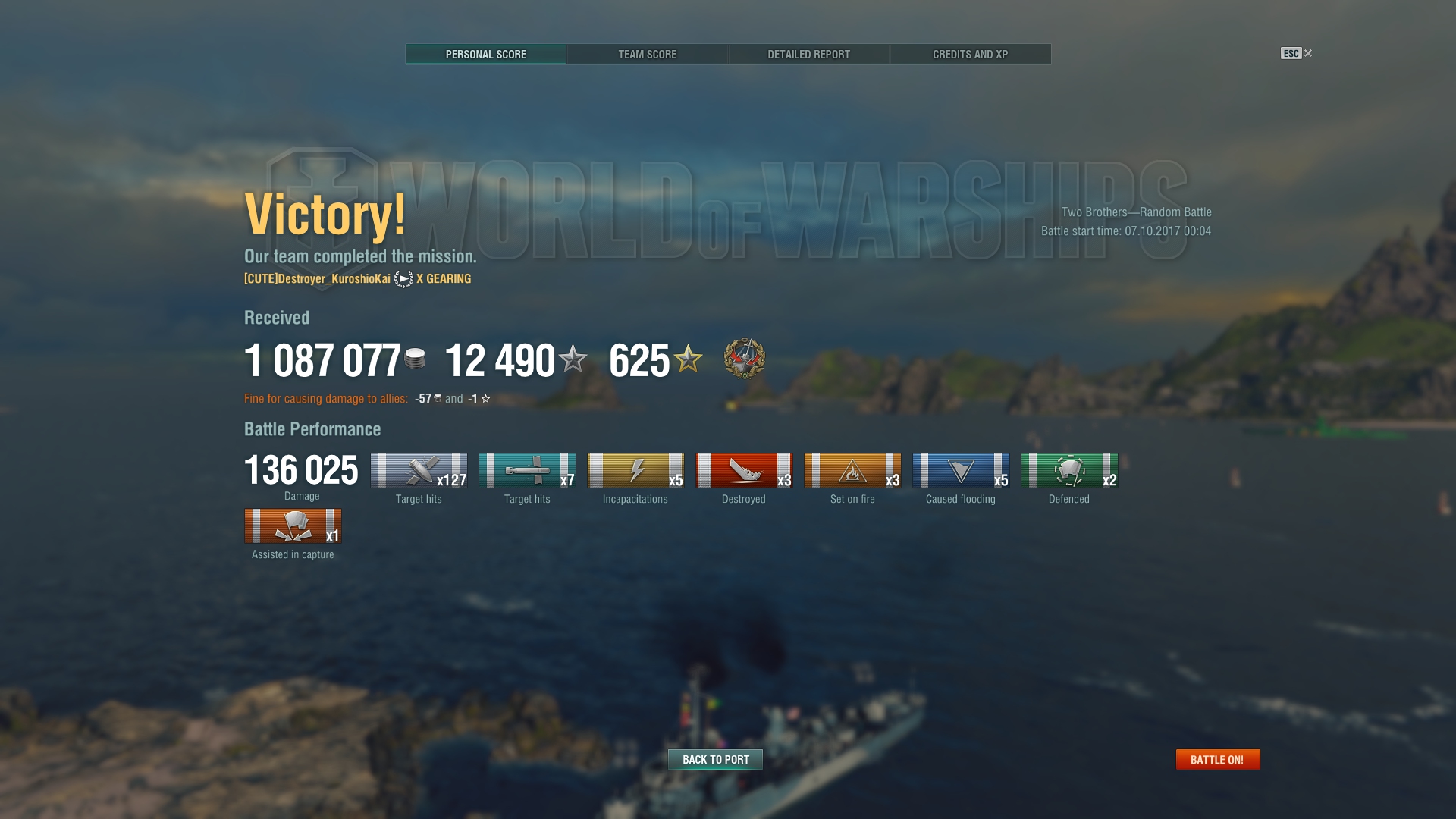
Task: Select the Caused flooding ribbon
Action: [961, 471]
